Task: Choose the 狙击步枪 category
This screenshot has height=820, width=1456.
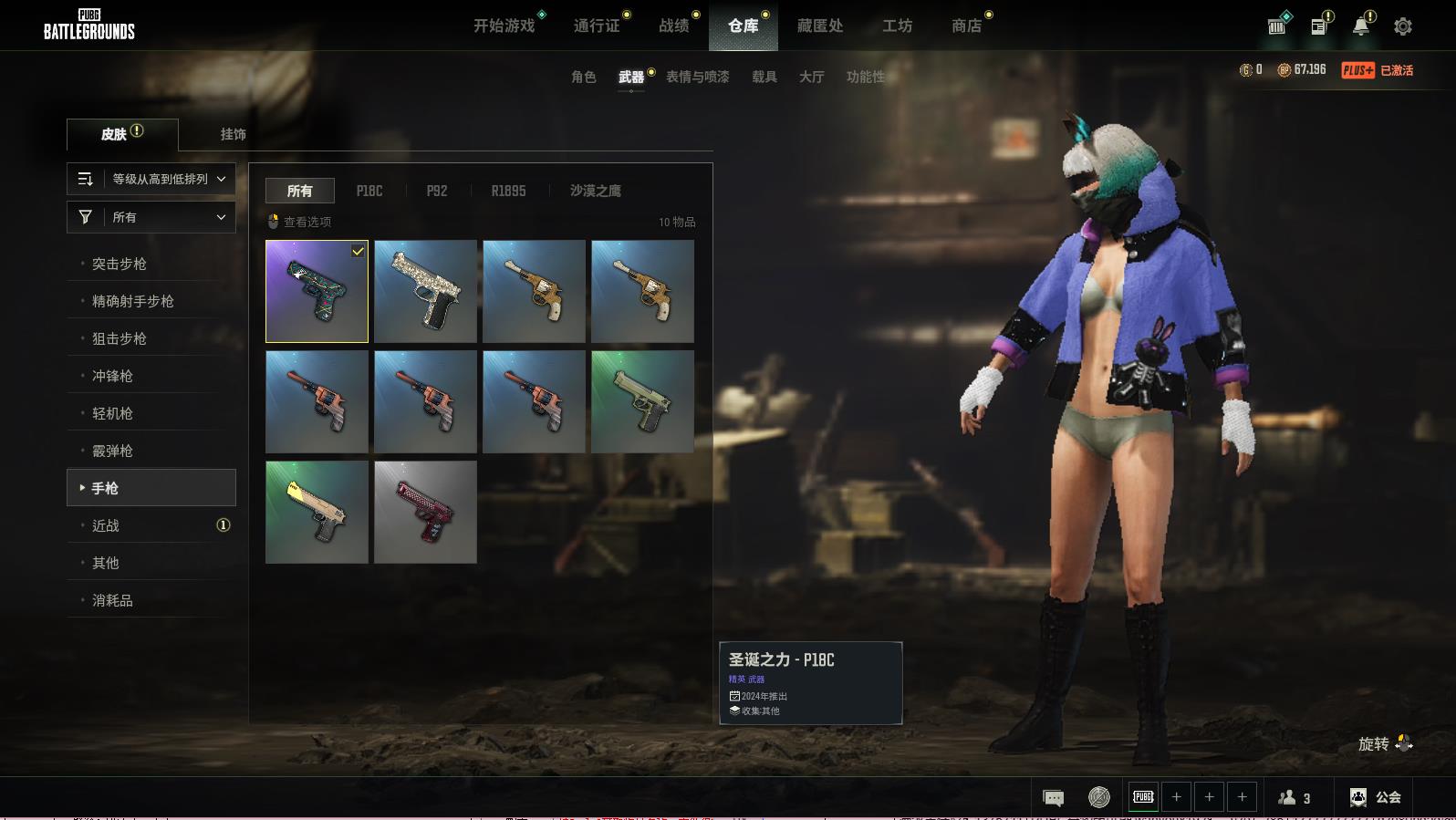Action: [120, 338]
